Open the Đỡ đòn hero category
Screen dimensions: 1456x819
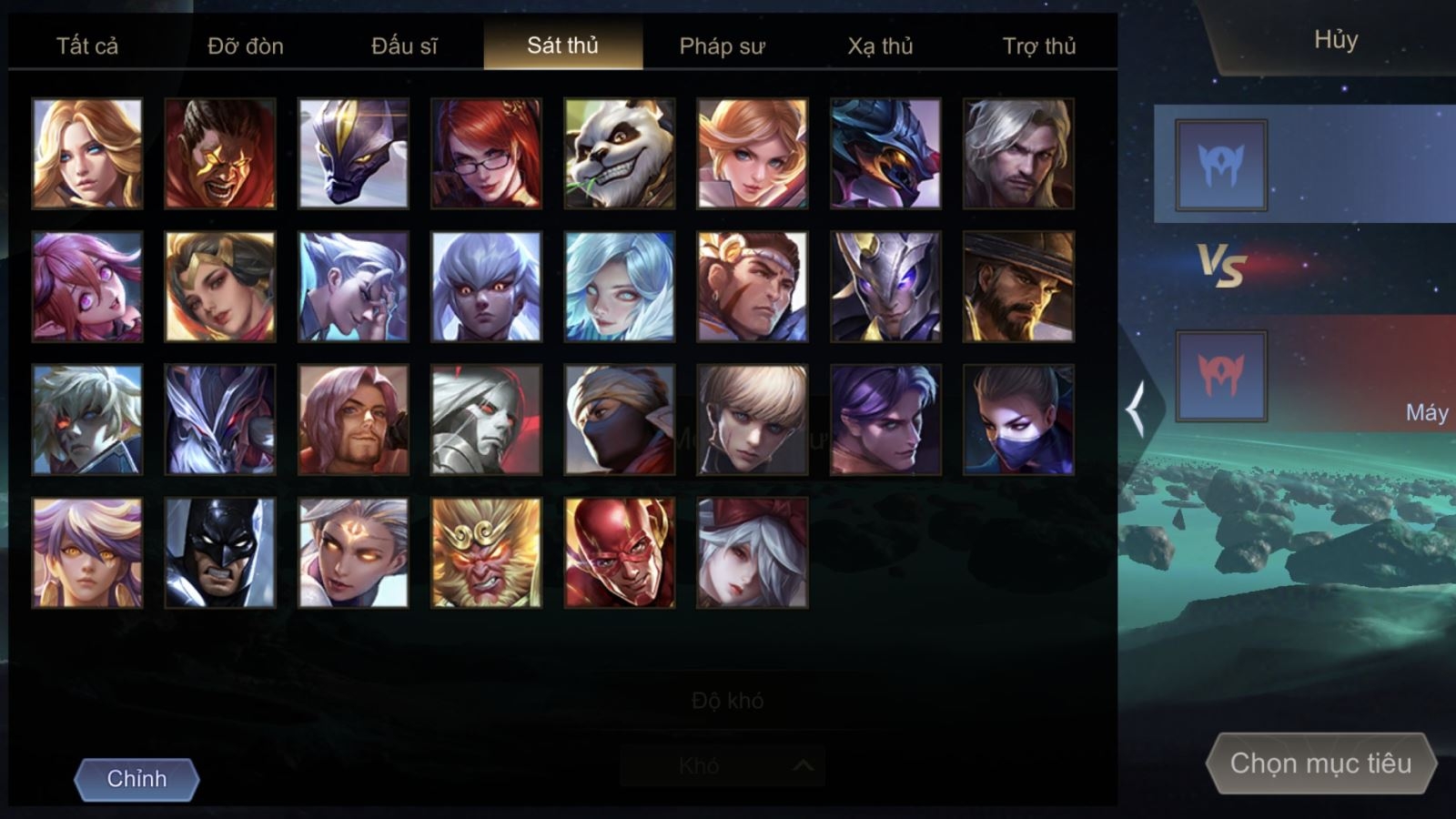[x=246, y=45]
